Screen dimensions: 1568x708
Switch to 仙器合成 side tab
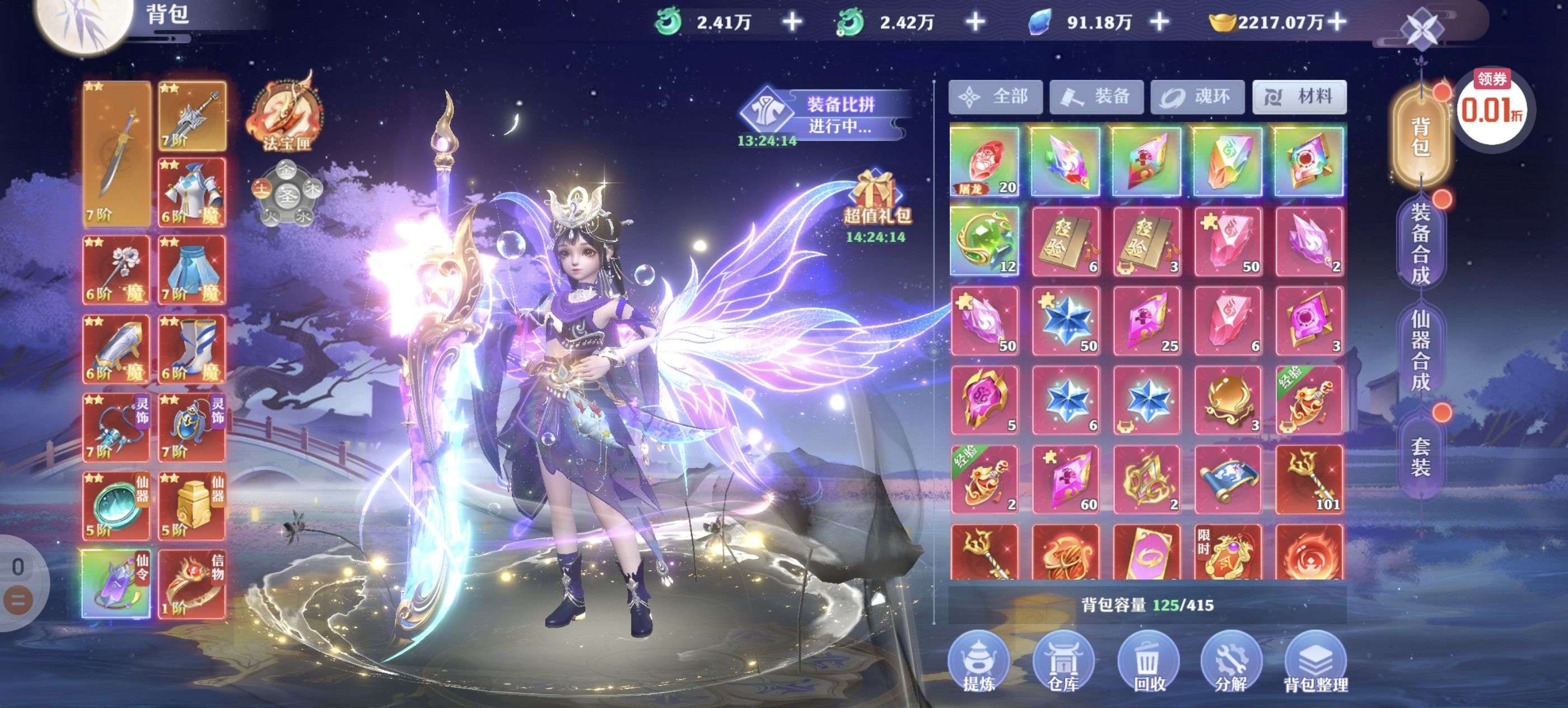click(1421, 350)
